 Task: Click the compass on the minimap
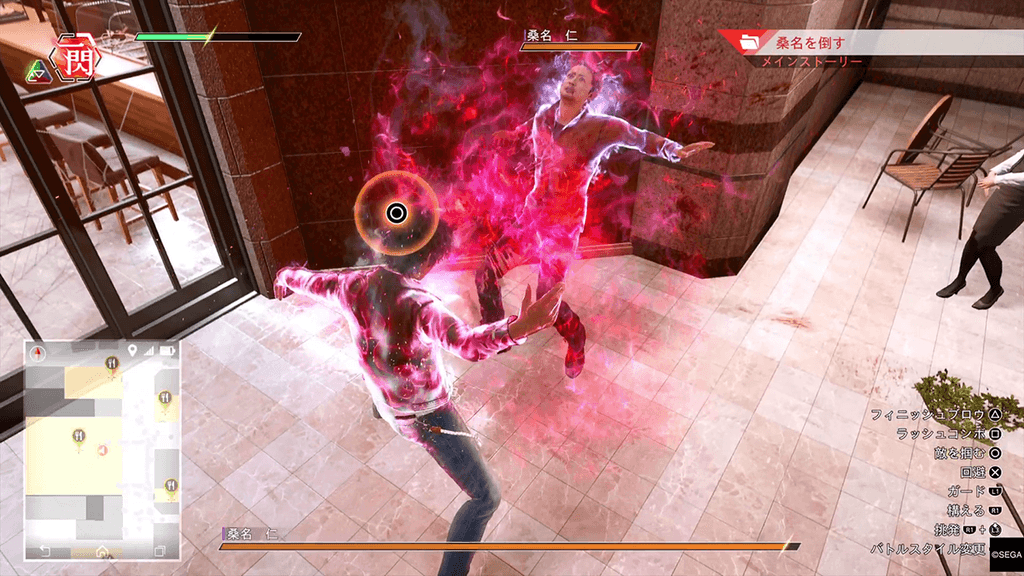point(39,352)
